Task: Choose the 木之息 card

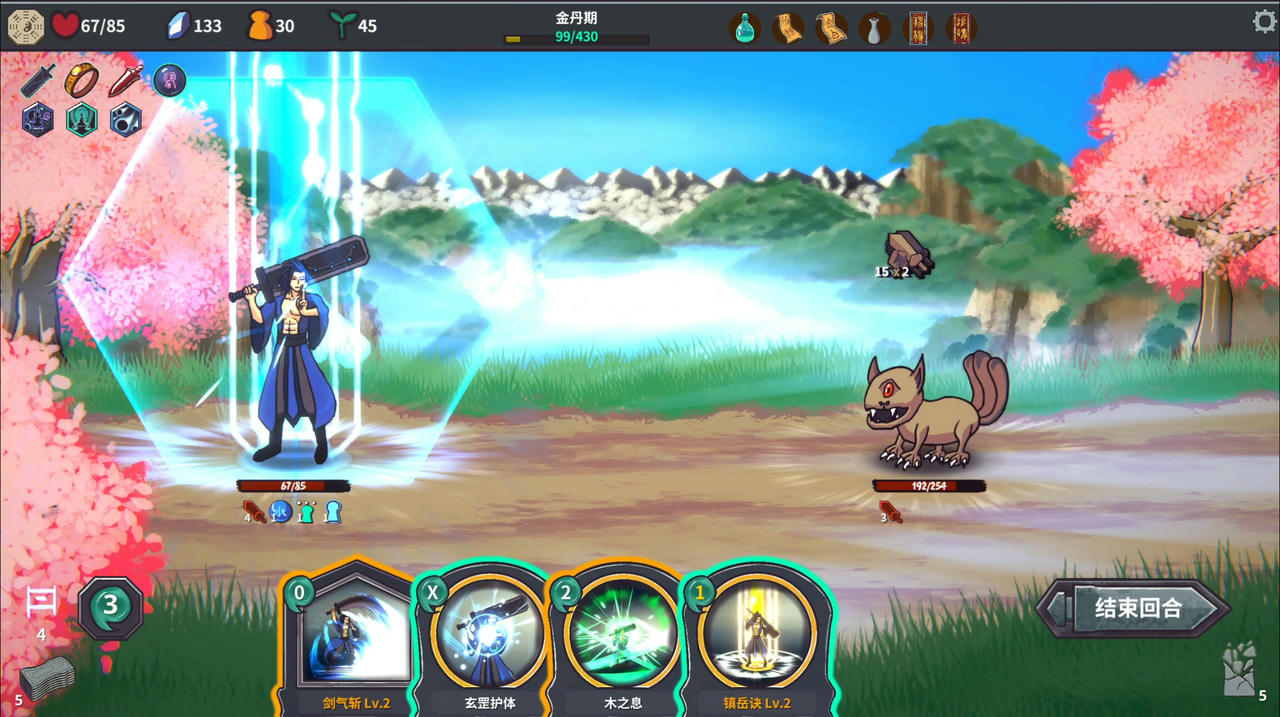Action: coord(622,640)
